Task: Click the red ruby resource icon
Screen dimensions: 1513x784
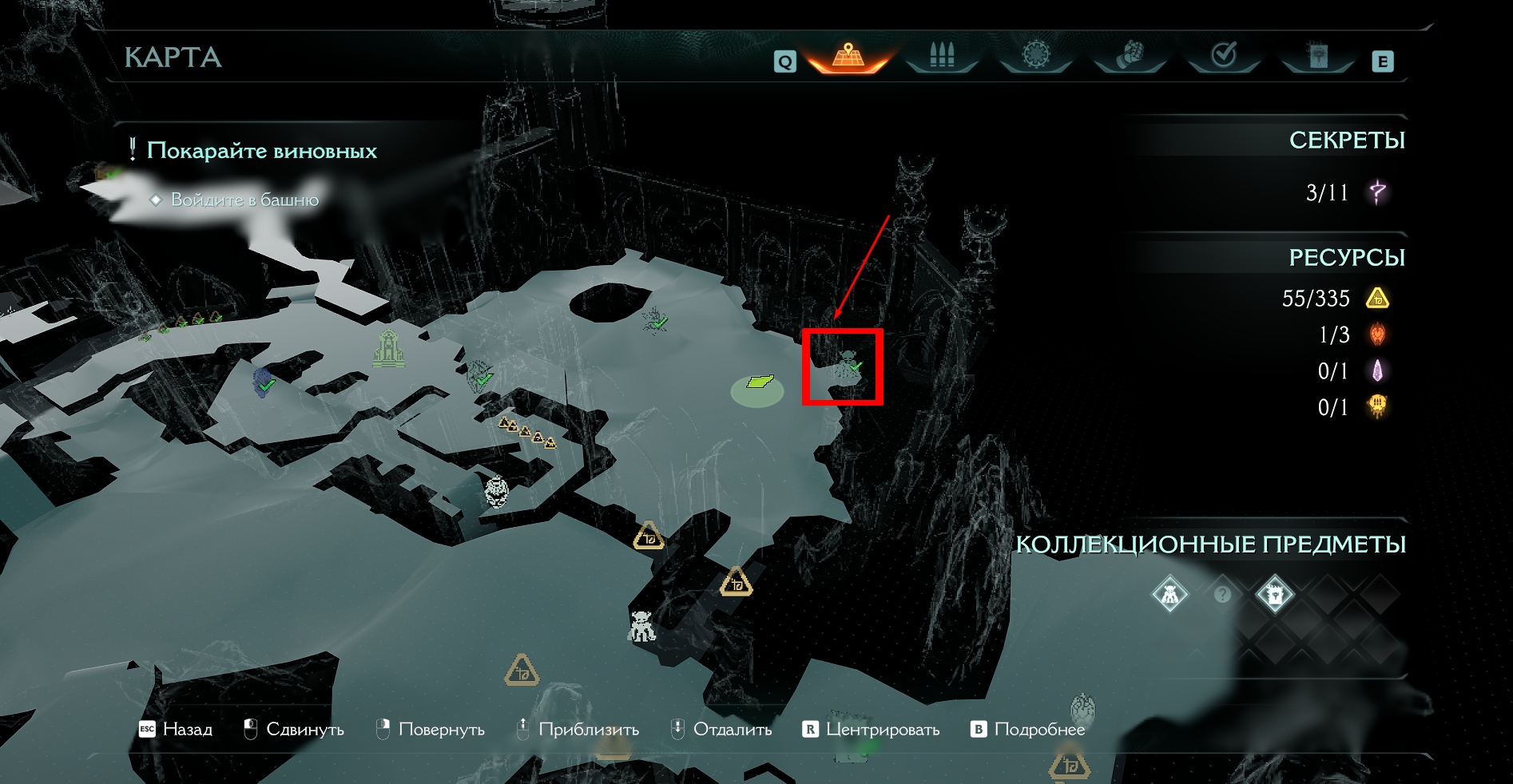Action: (1378, 335)
